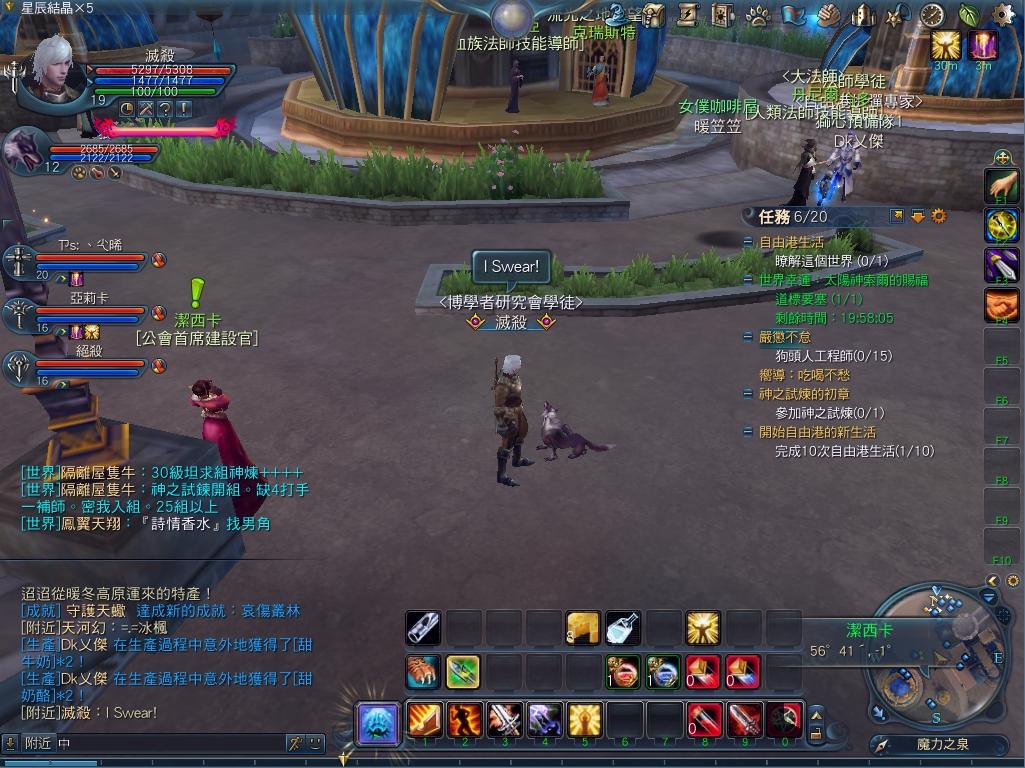This screenshot has height=768, width=1025.
Task: Use the flaming slash skill in slot 1
Action: [424, 719]
